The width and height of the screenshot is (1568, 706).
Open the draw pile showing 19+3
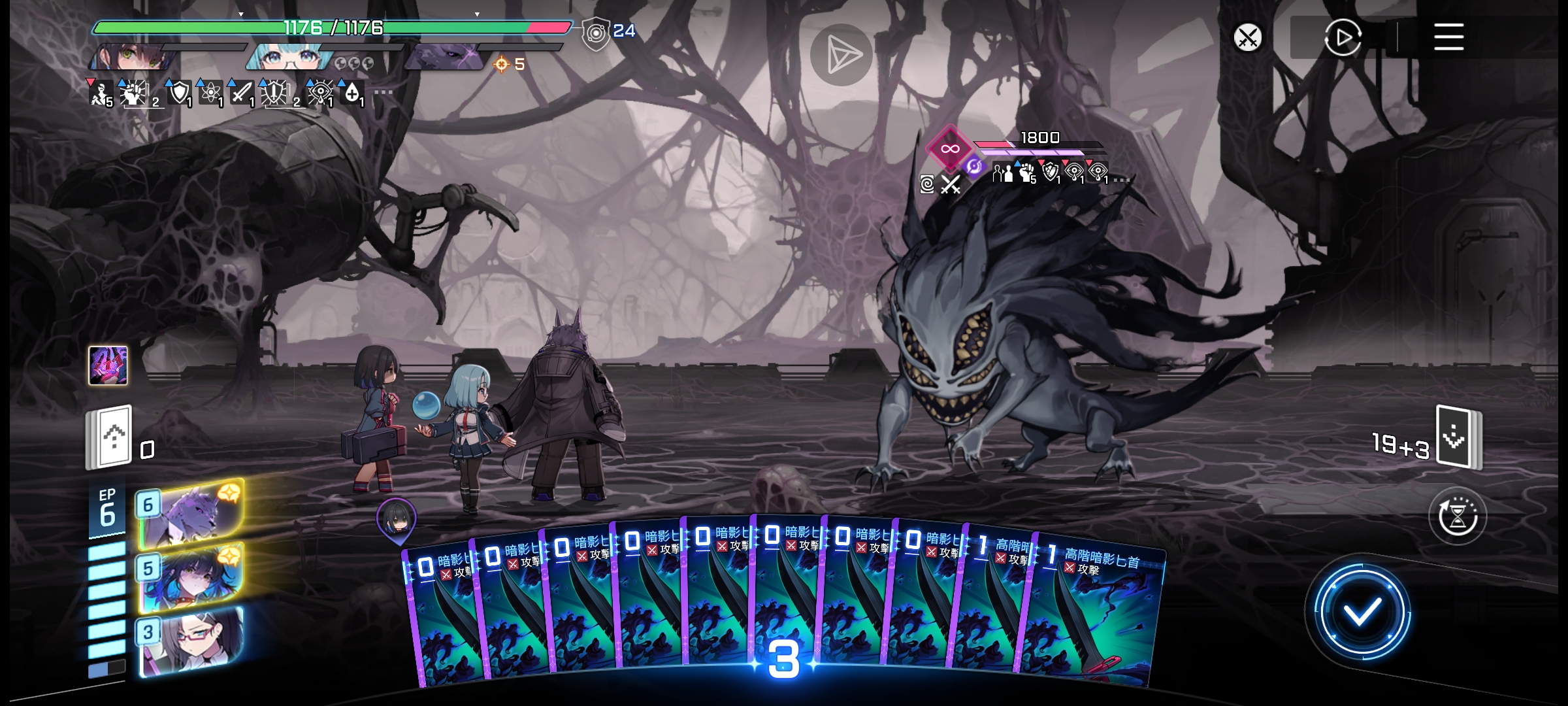pyautogui.click(x=1458, y=437)
